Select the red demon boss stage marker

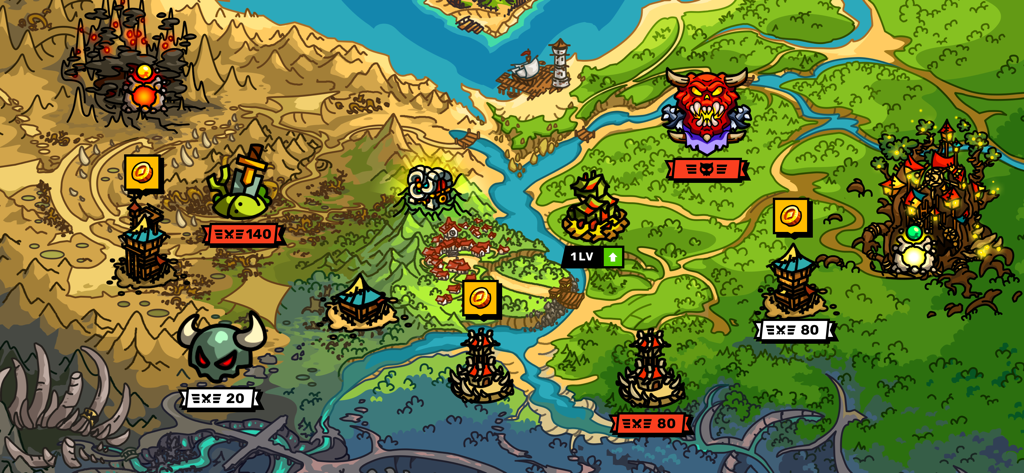point(706,109)
